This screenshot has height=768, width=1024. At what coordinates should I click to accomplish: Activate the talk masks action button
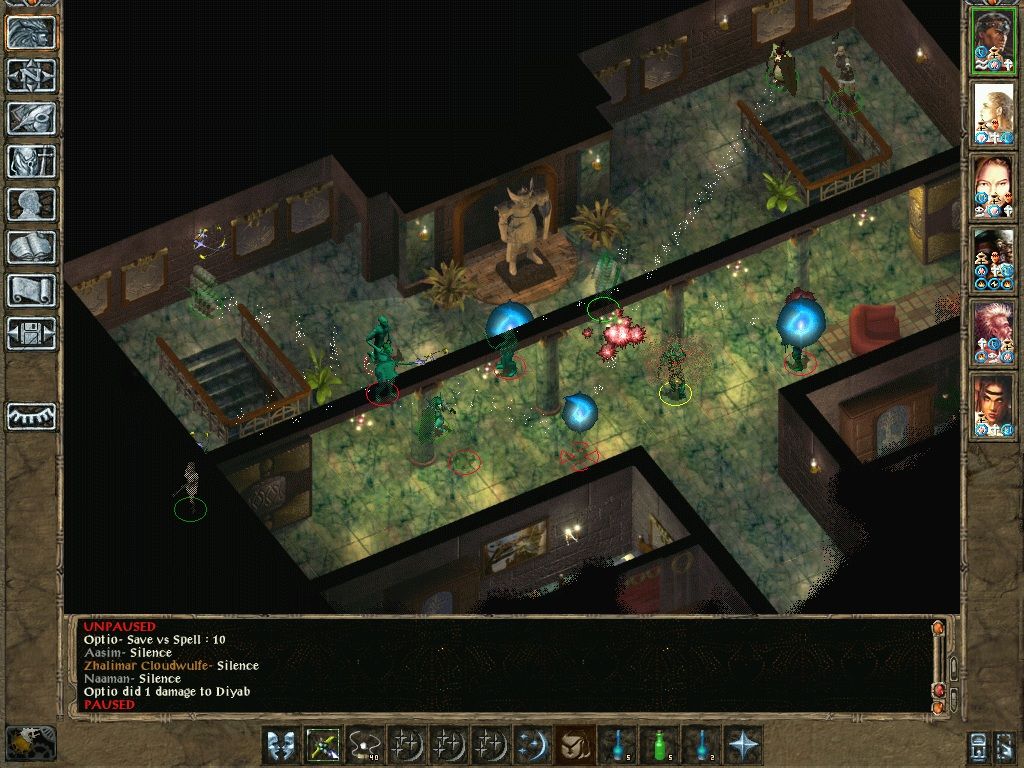coord(280,745)
